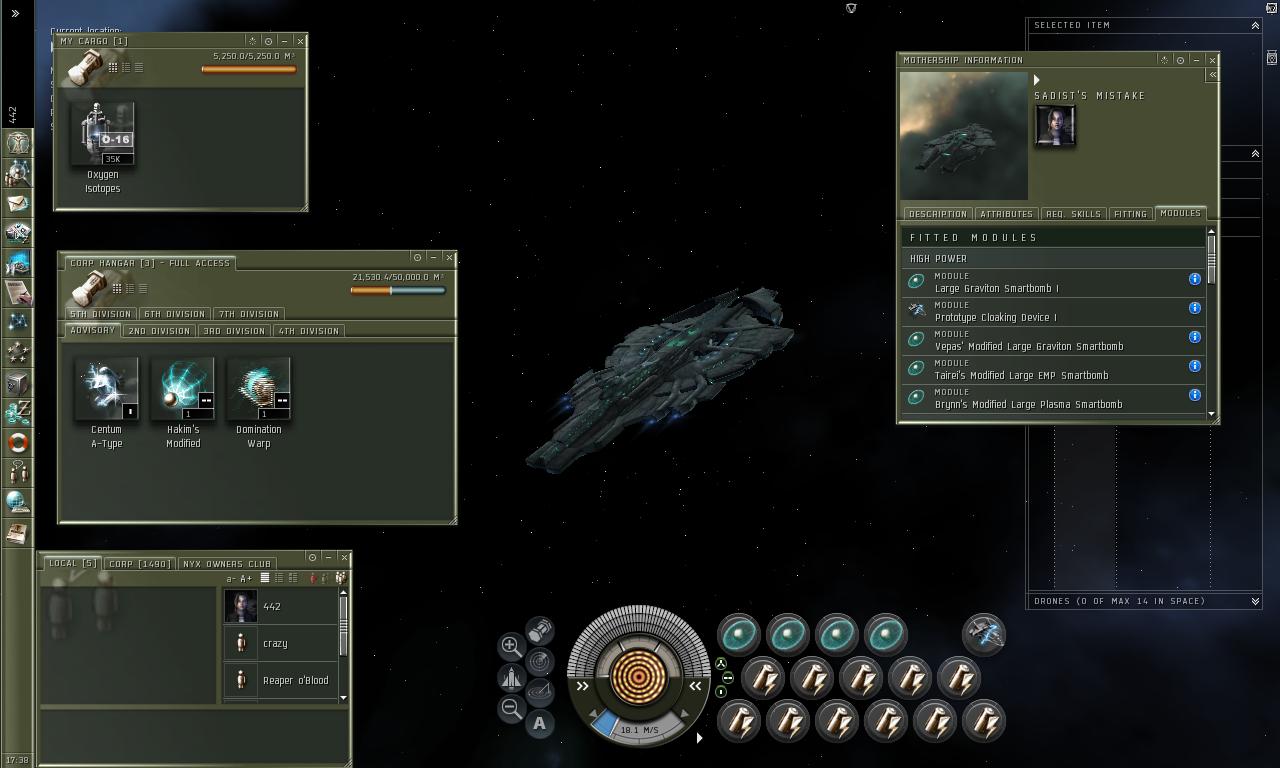Click the autopilot A button
This screenshot has height=768, width=1280.
tap(540, 723)
